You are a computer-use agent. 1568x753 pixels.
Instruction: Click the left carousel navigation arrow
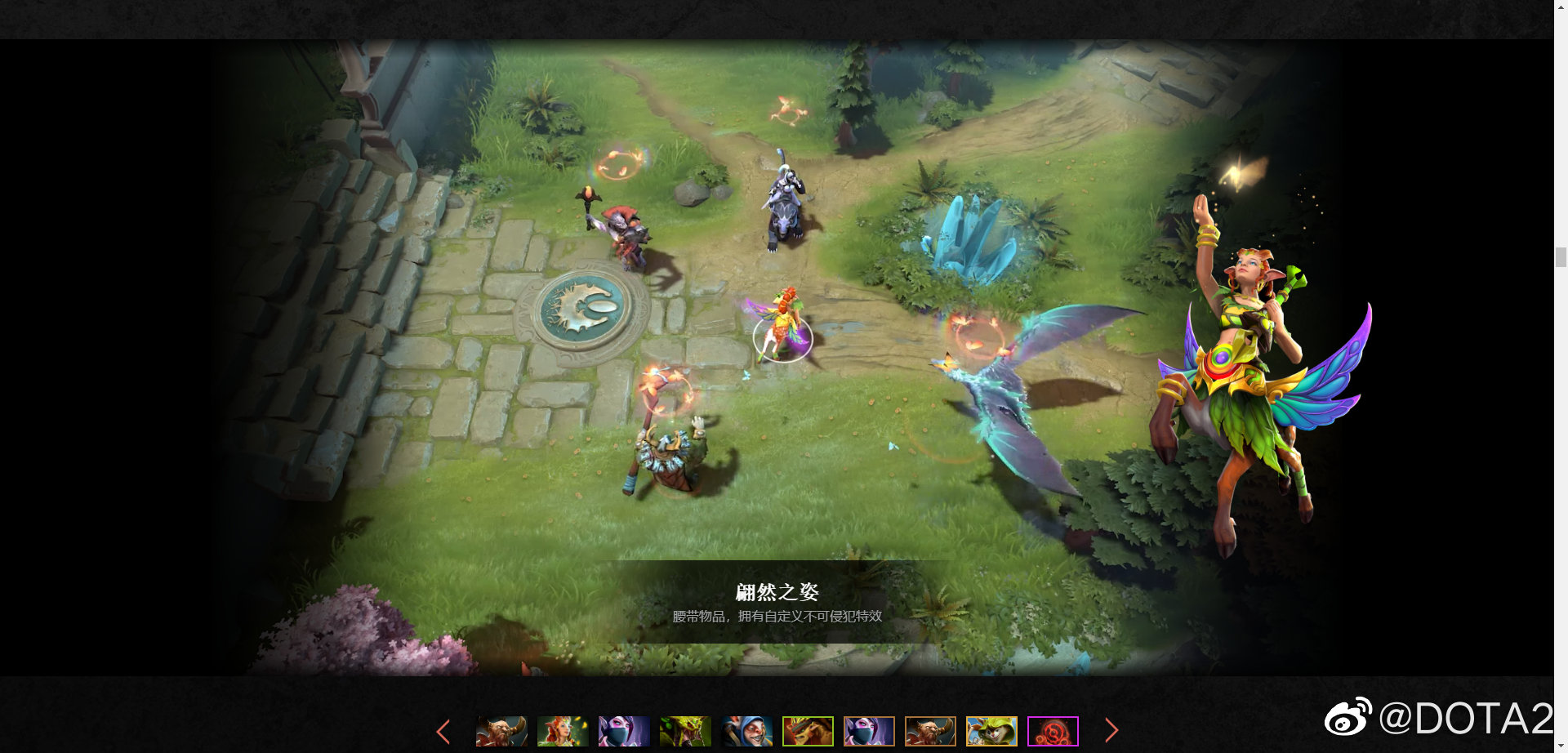click(443, 731)
